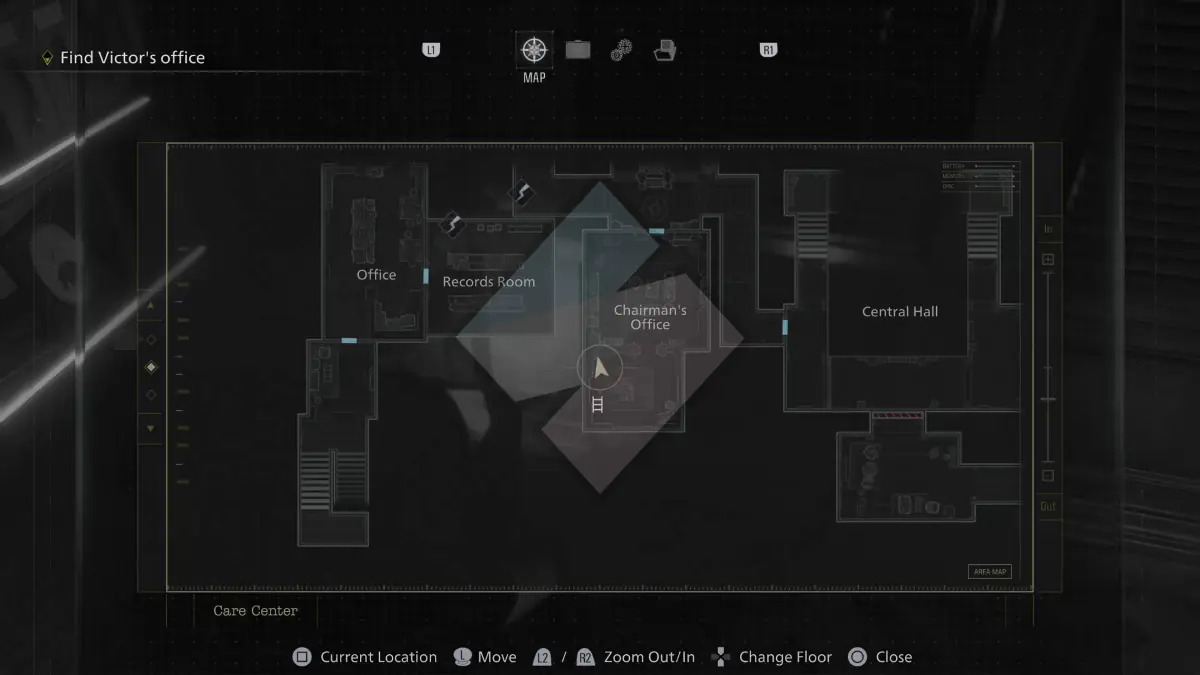Select the Map compass tab
This screenshot has height=675, width=1200.
[534, 49]
